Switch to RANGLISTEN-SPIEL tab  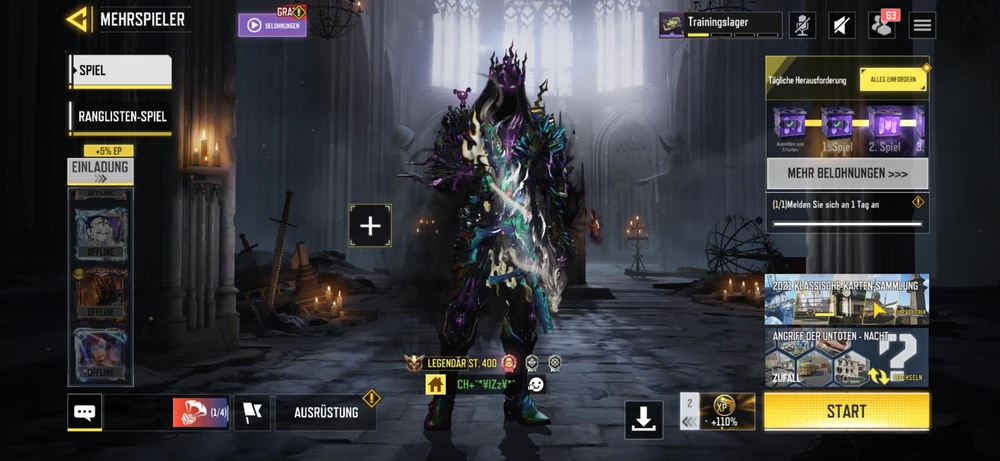point(121,118)
